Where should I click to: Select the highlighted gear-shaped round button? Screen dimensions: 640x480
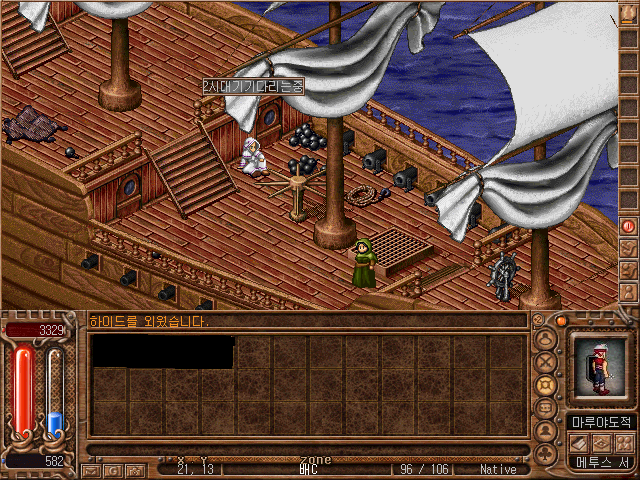click(x=546, y=386)
